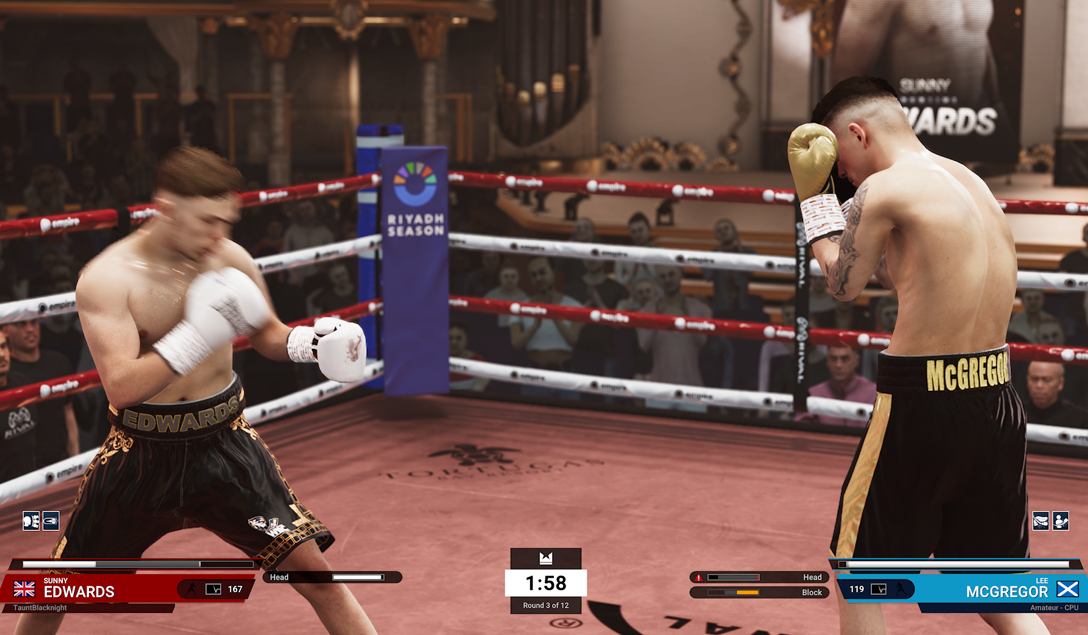This screenshot has height=635, width=1088.
Task: Click the red warning triangle by Head
Action: [x=698, y=577]
